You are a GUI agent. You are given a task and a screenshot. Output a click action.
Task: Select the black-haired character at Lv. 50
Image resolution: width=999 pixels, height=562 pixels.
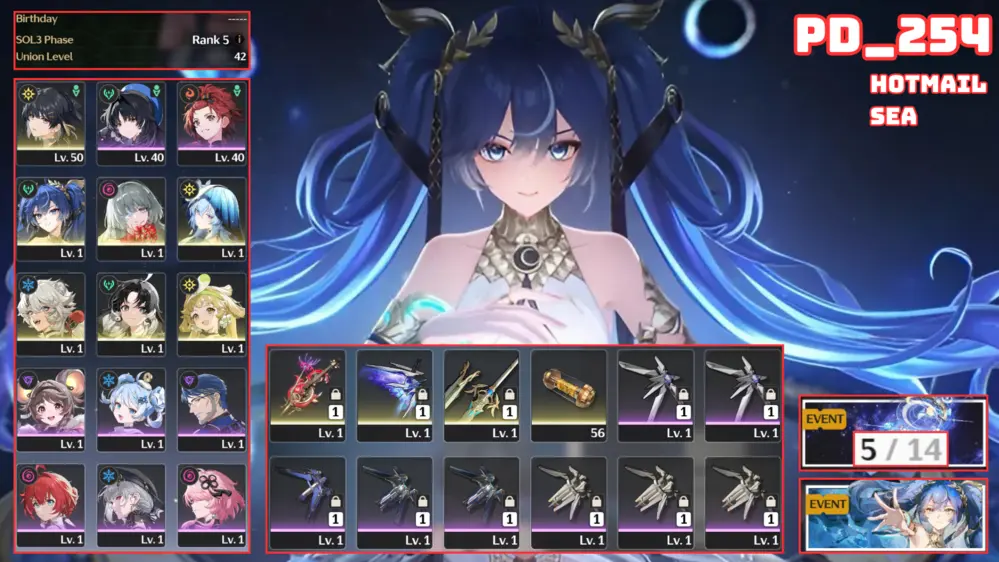[51, 123]
